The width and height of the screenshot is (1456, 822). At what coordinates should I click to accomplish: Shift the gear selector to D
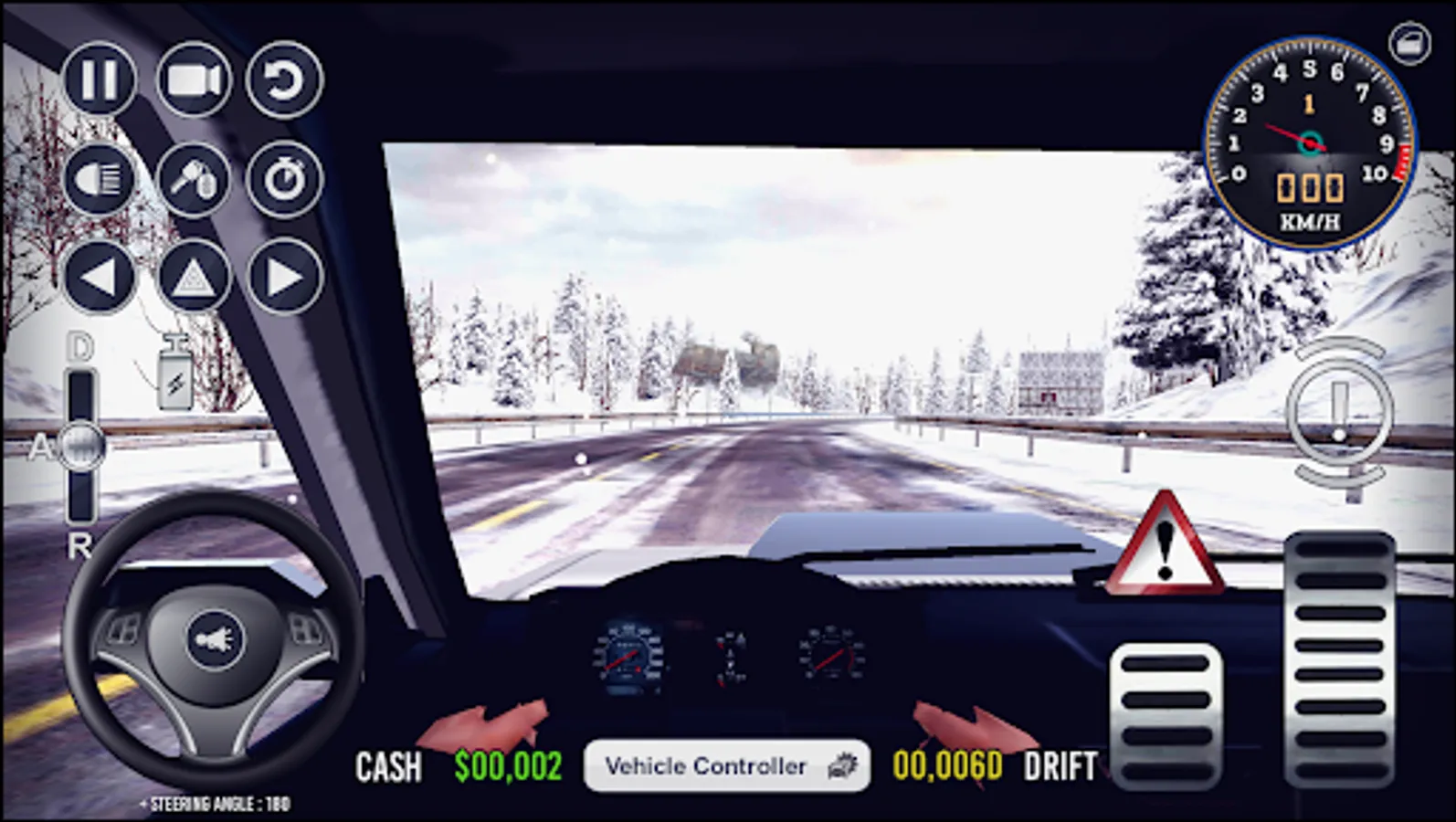click(80, 347)
